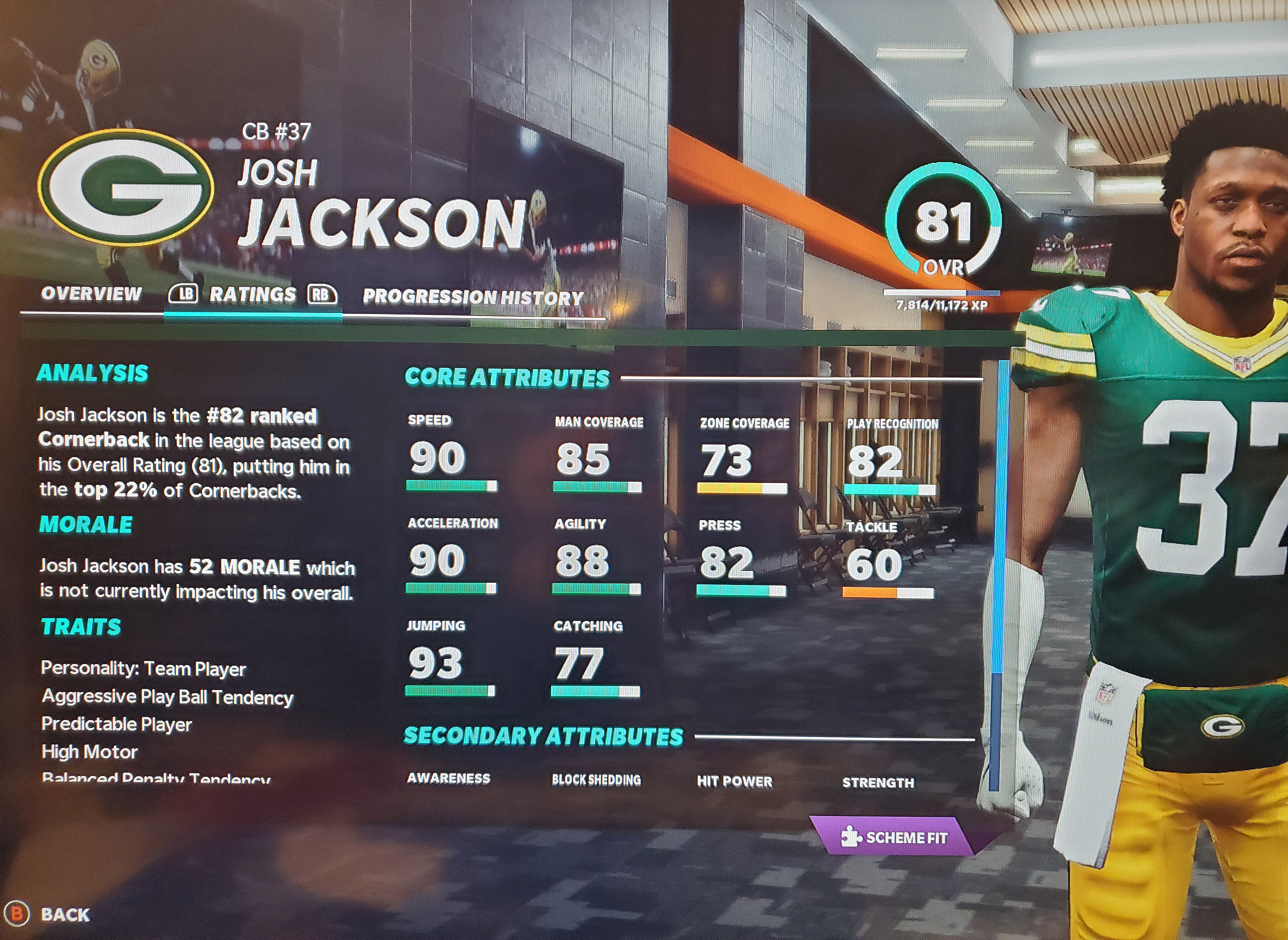Open the Scheme Fit panel
The width and height of the screenshot is (1288, 940).
pos(895,837)
